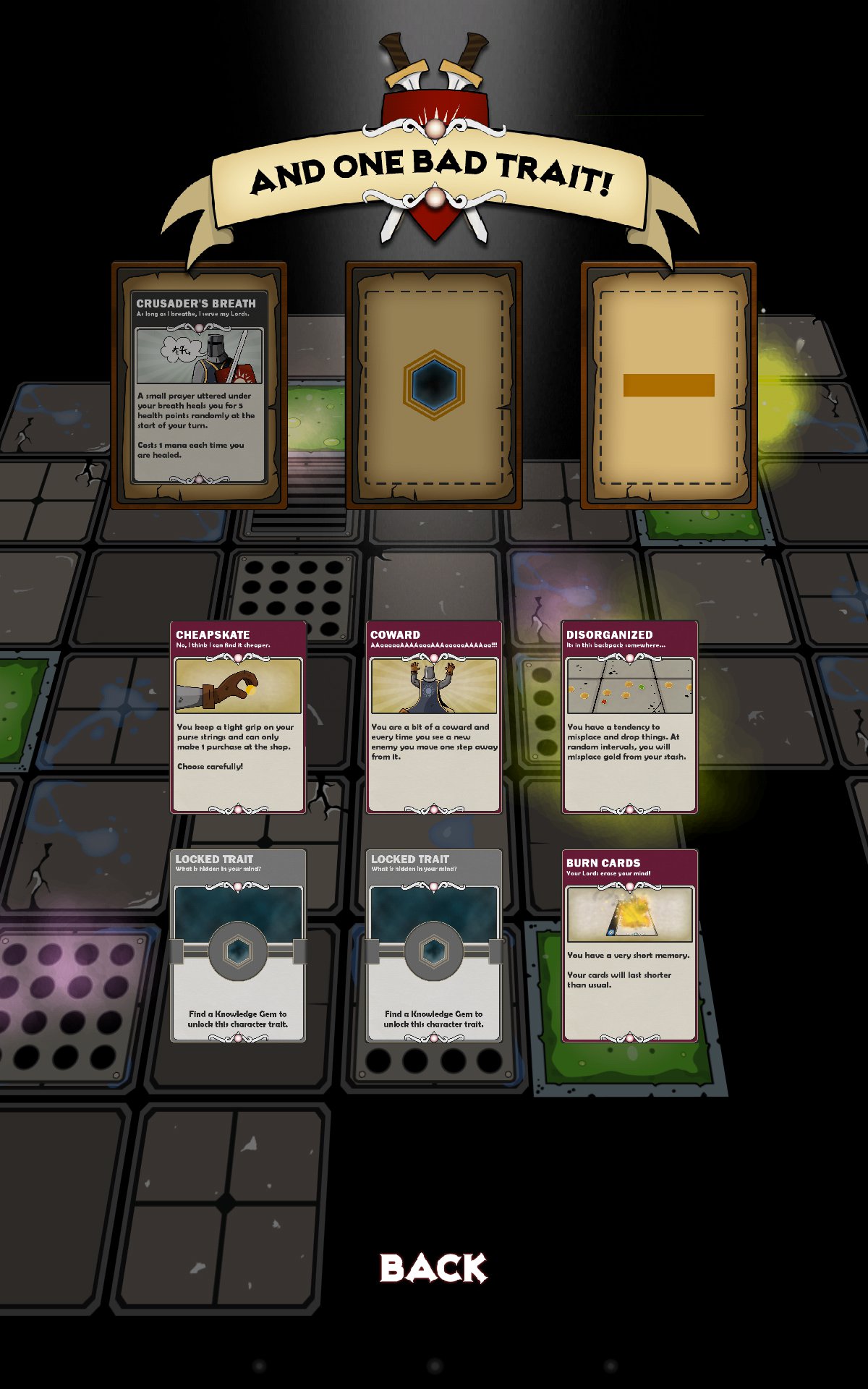Select the Coward trait card

(x=434, y=716)
